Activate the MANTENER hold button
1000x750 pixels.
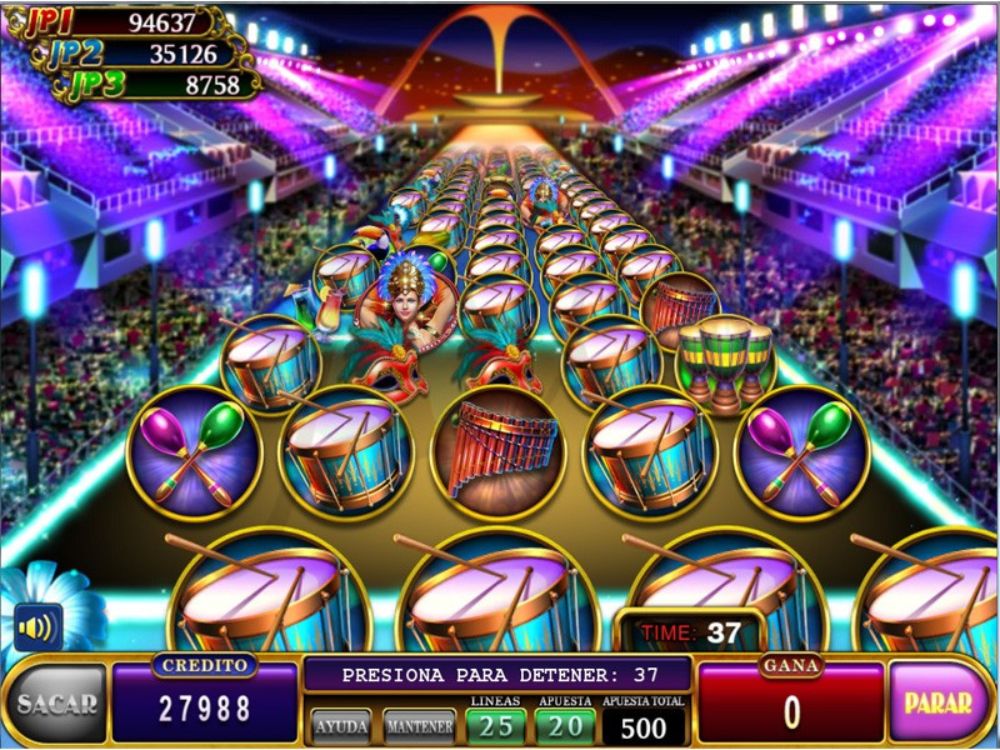coord(419,726)
